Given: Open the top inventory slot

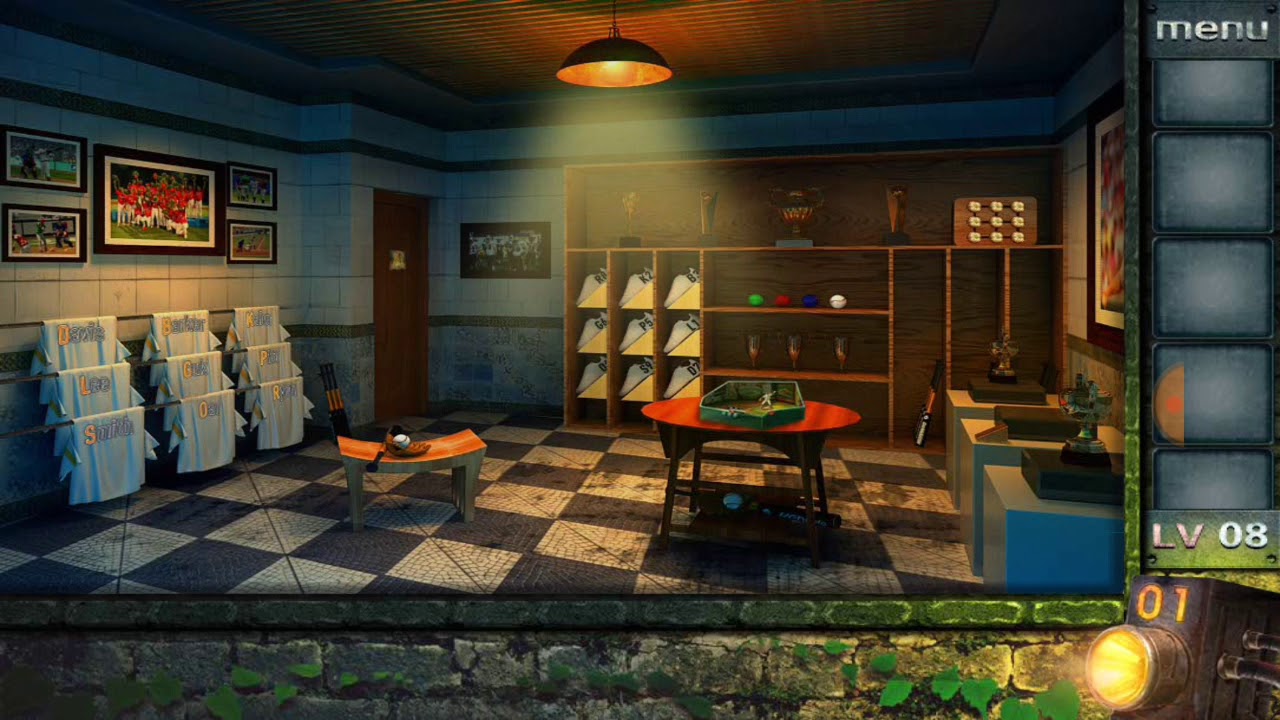Looking at the screenshot, I should (x=1212, y=90).
